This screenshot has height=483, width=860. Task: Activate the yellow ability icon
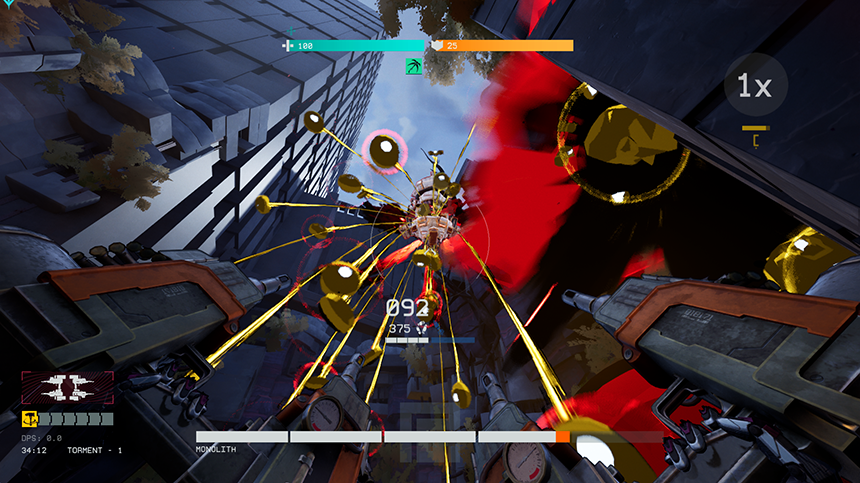[29, 419]
